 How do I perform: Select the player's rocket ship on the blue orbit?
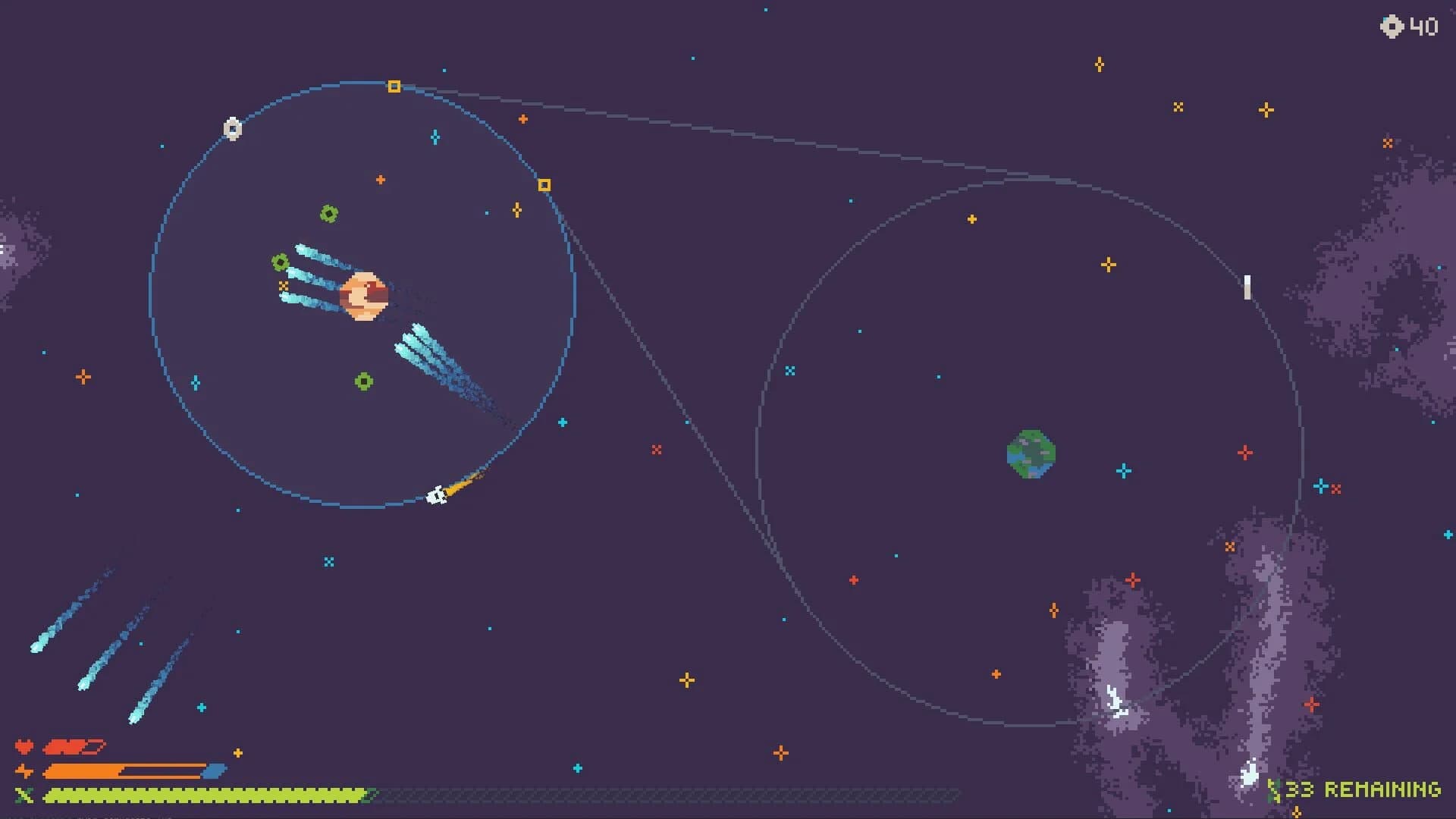438,494
